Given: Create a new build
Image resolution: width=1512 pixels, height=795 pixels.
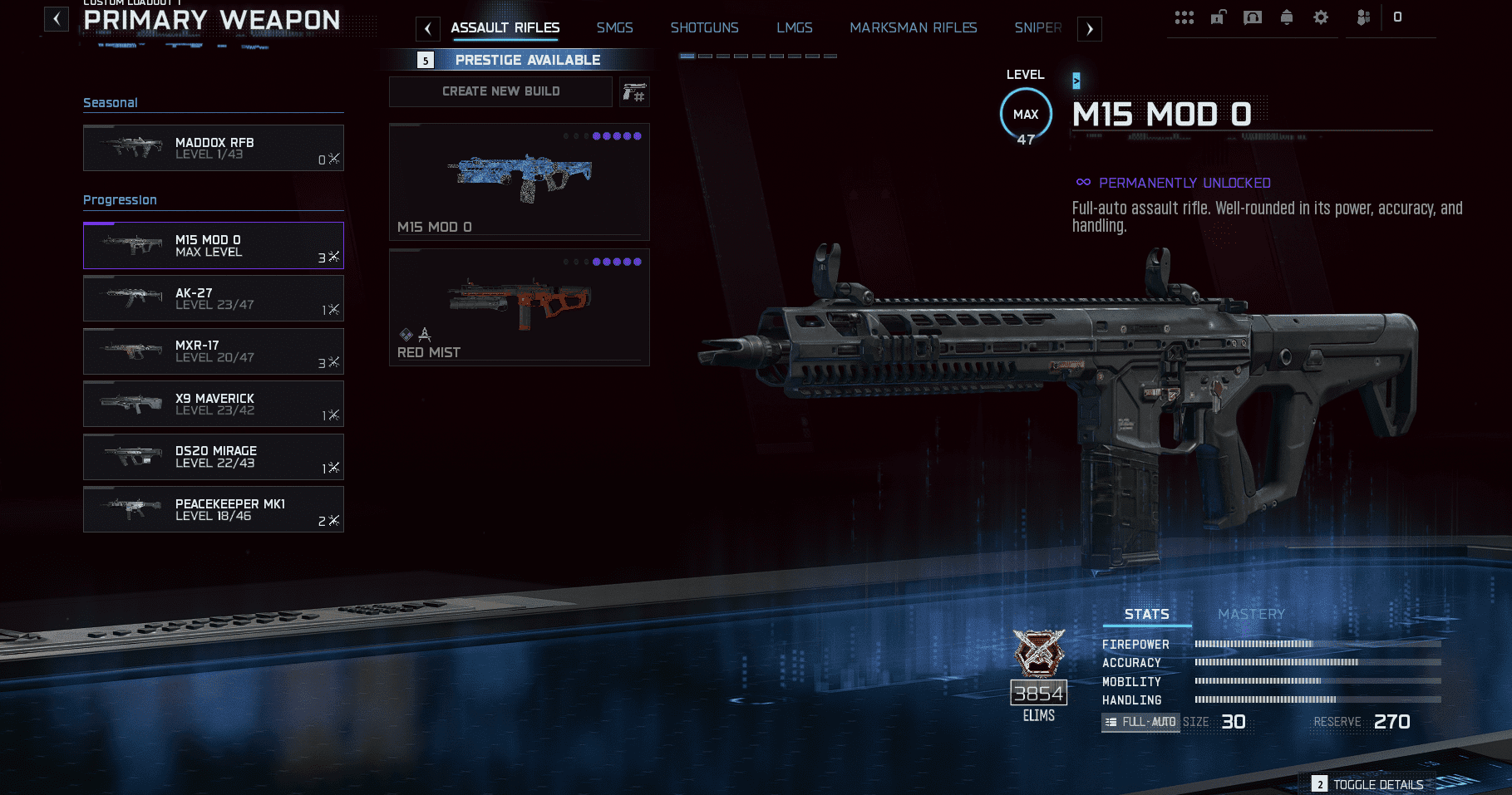Looking at the screenshot, I should 500,91.
